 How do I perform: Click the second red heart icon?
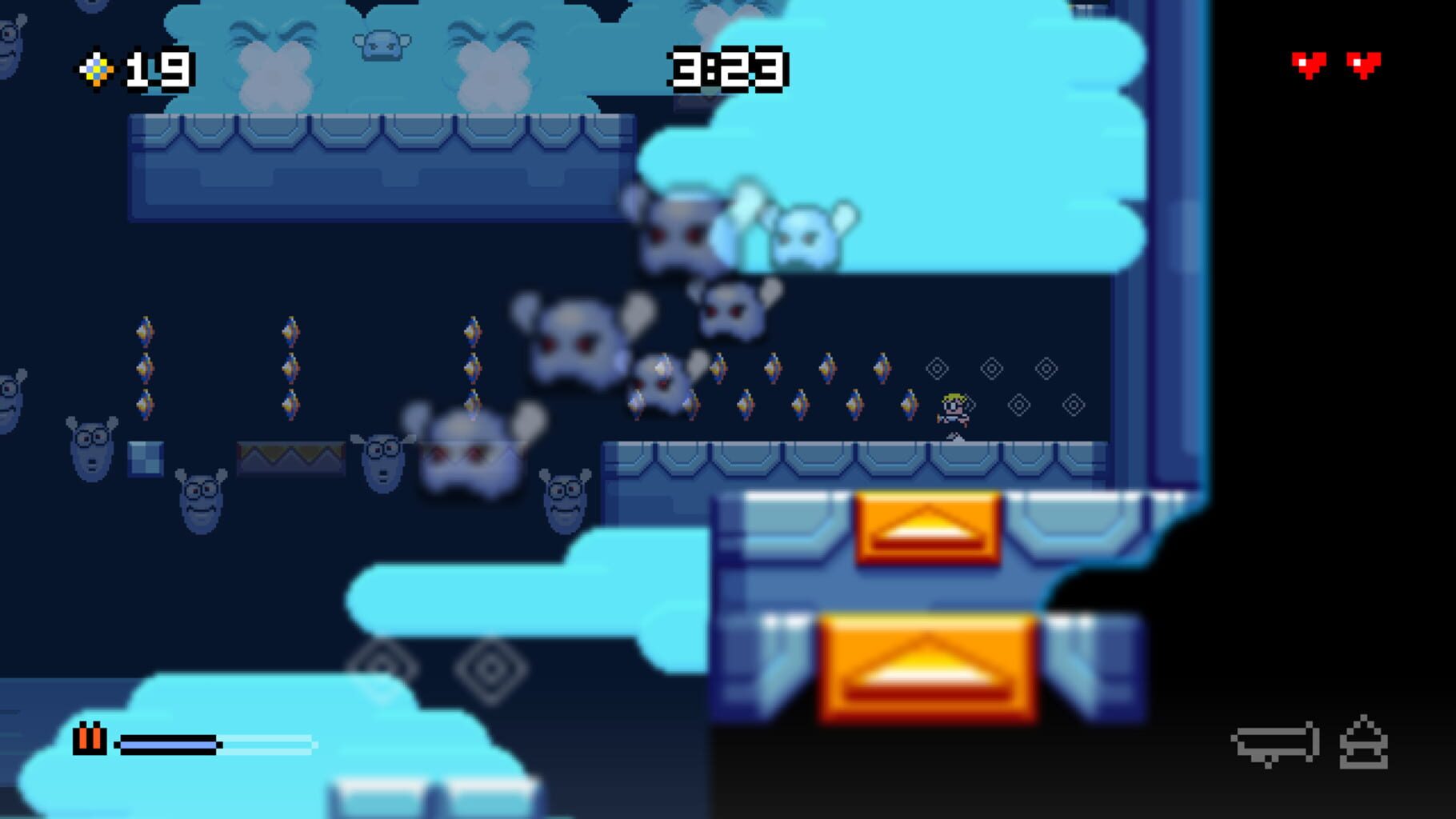click(x=1360, y=63)
